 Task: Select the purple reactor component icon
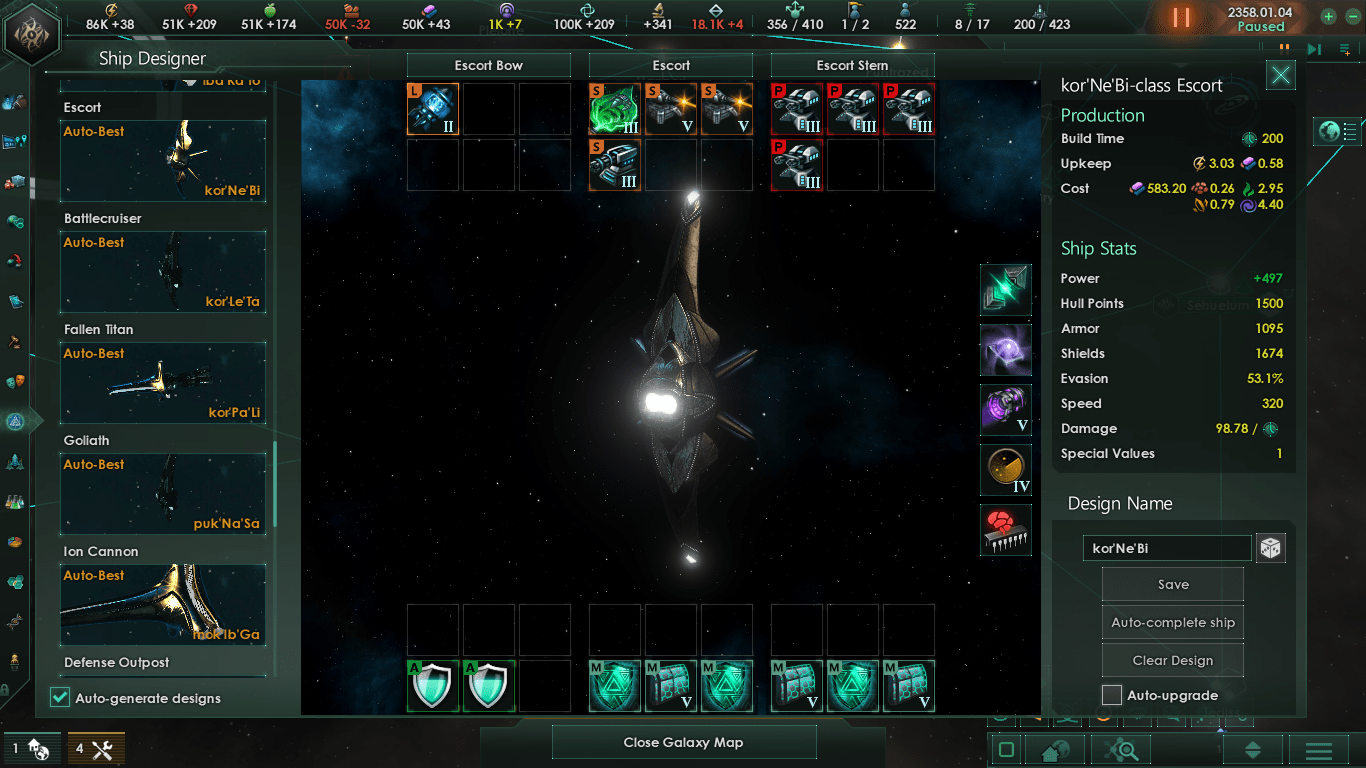coord(1006,410)
